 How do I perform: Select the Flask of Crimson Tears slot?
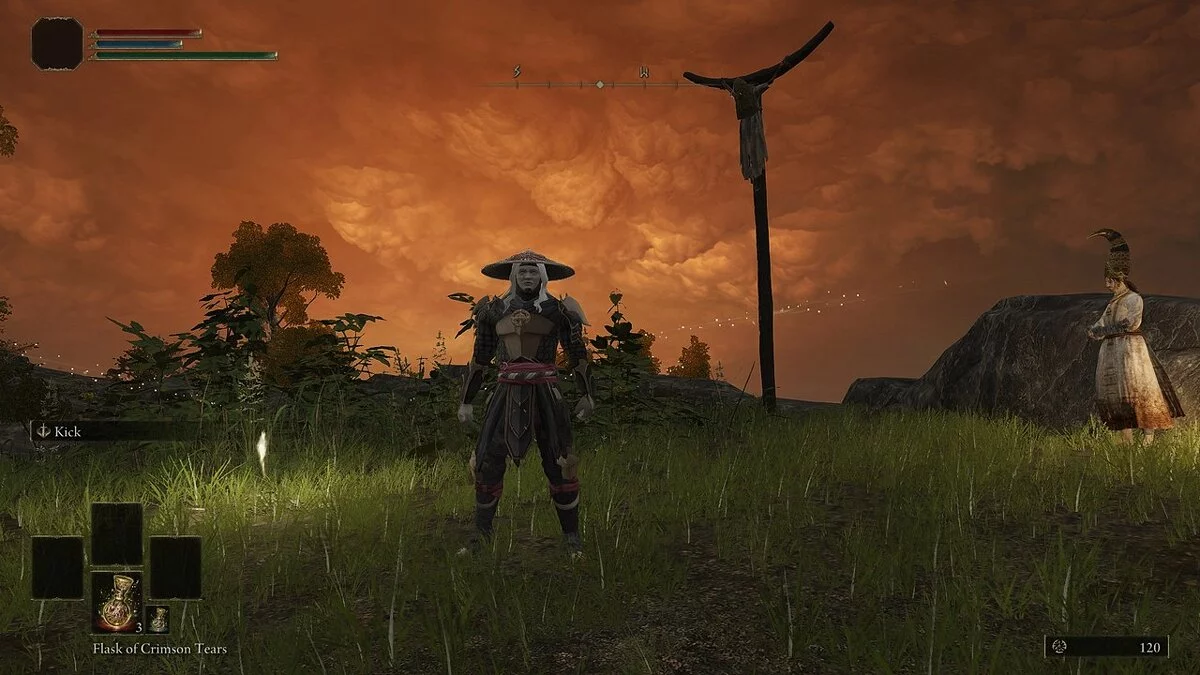click(117, 603)
